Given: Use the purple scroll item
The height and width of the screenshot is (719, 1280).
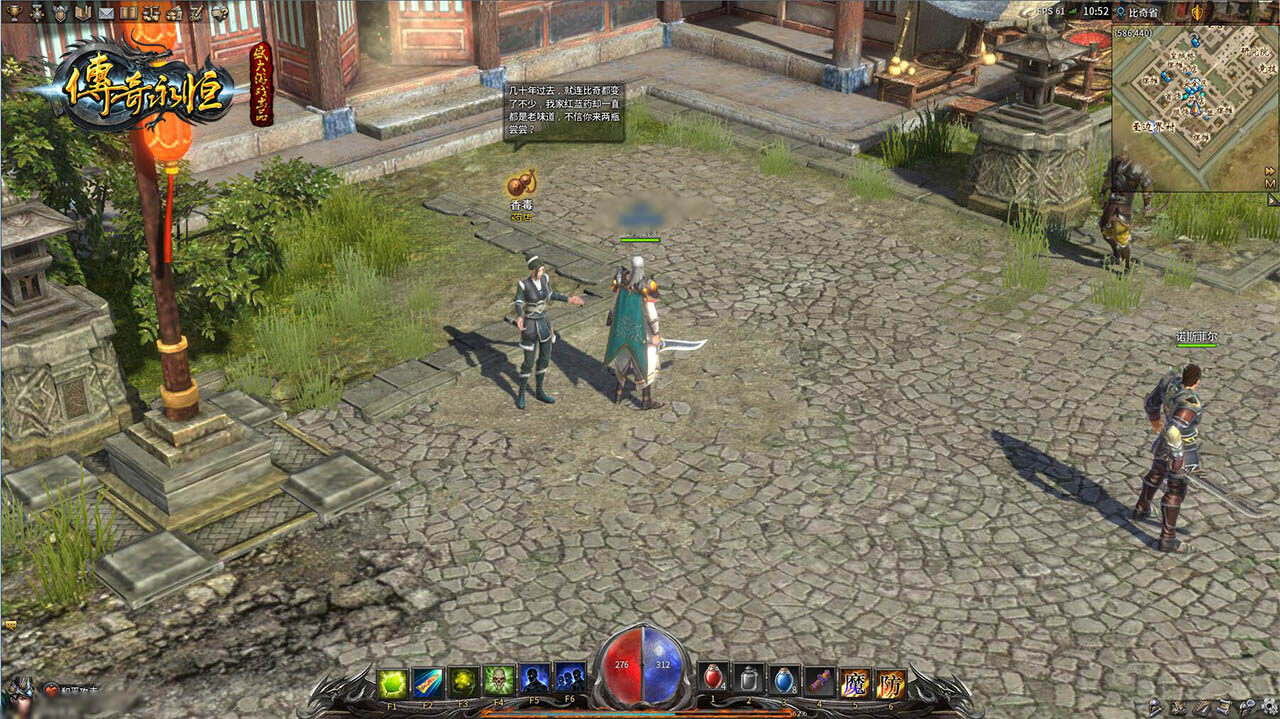Looking at the screenshot, I should click(820, 680).
